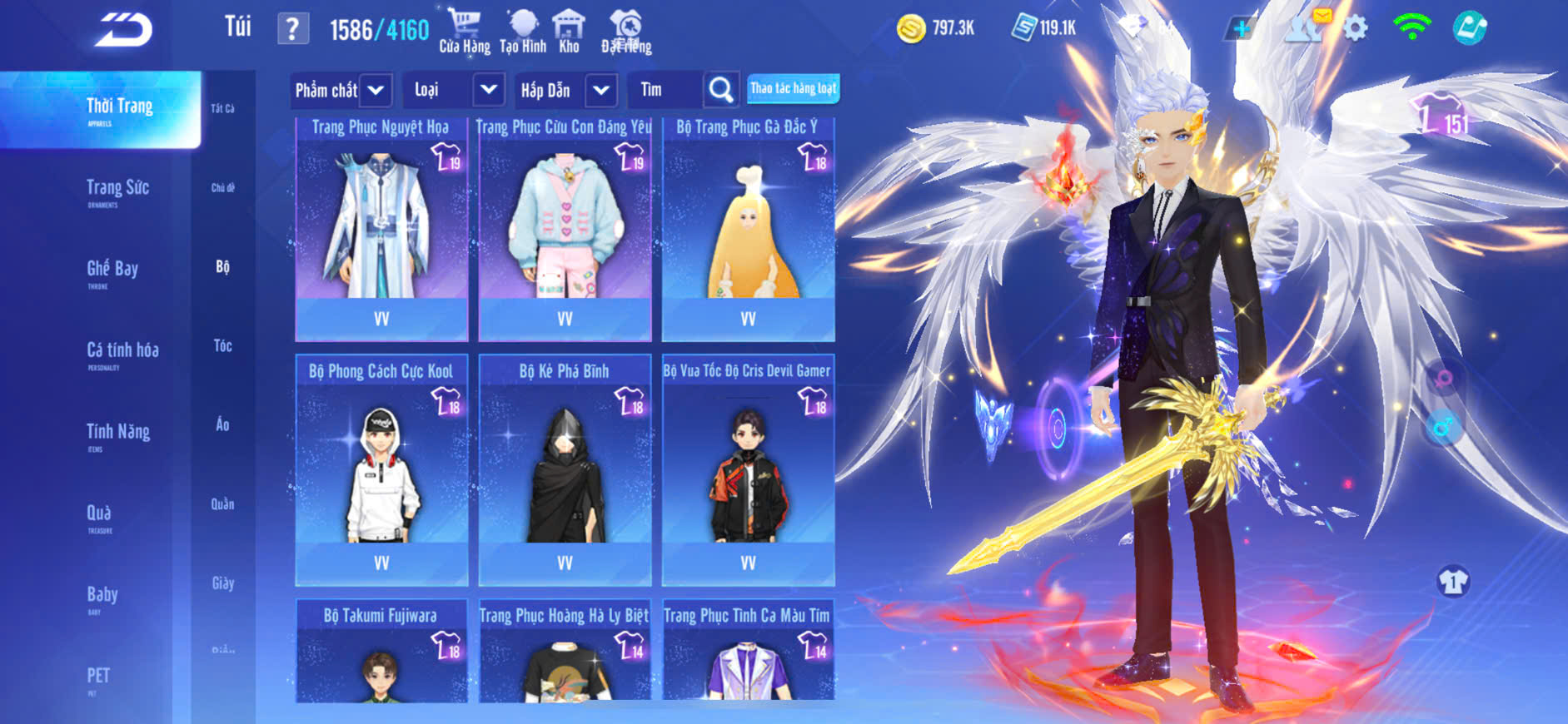Select the Tính Năng tab
This screenshot has height=724, width=1568.
(x=118, y=433)
